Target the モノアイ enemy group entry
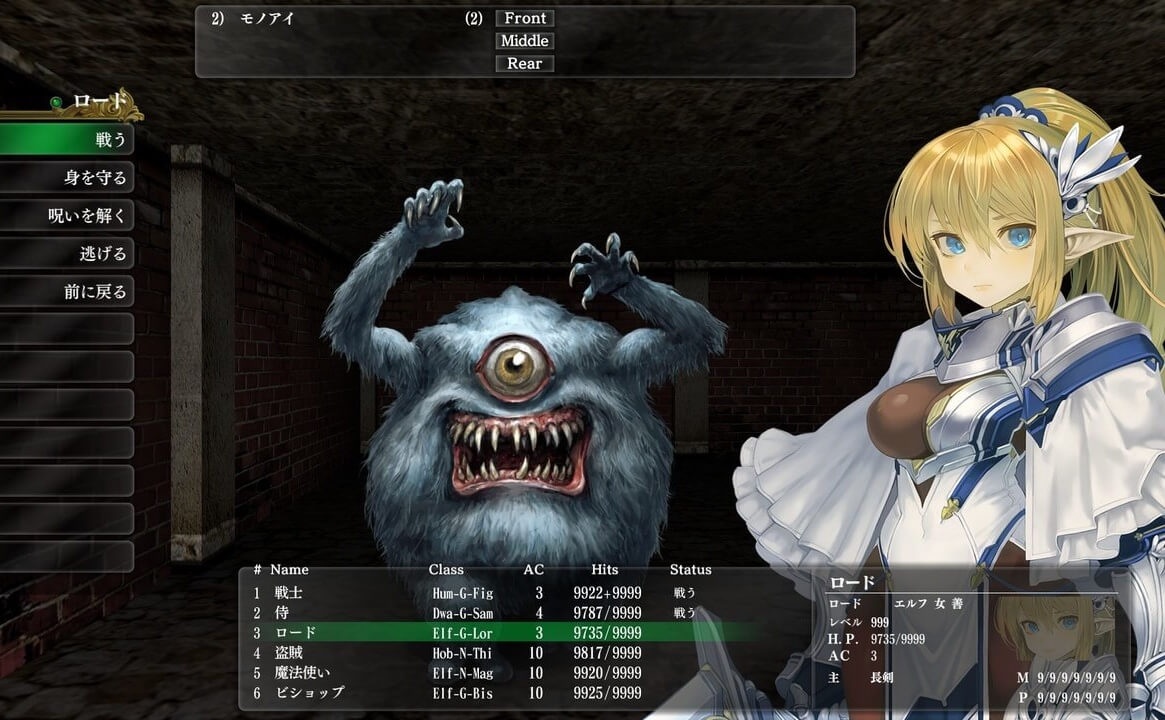The height and width of the screenshot is (720, 1165). click(x=267, y=19)
